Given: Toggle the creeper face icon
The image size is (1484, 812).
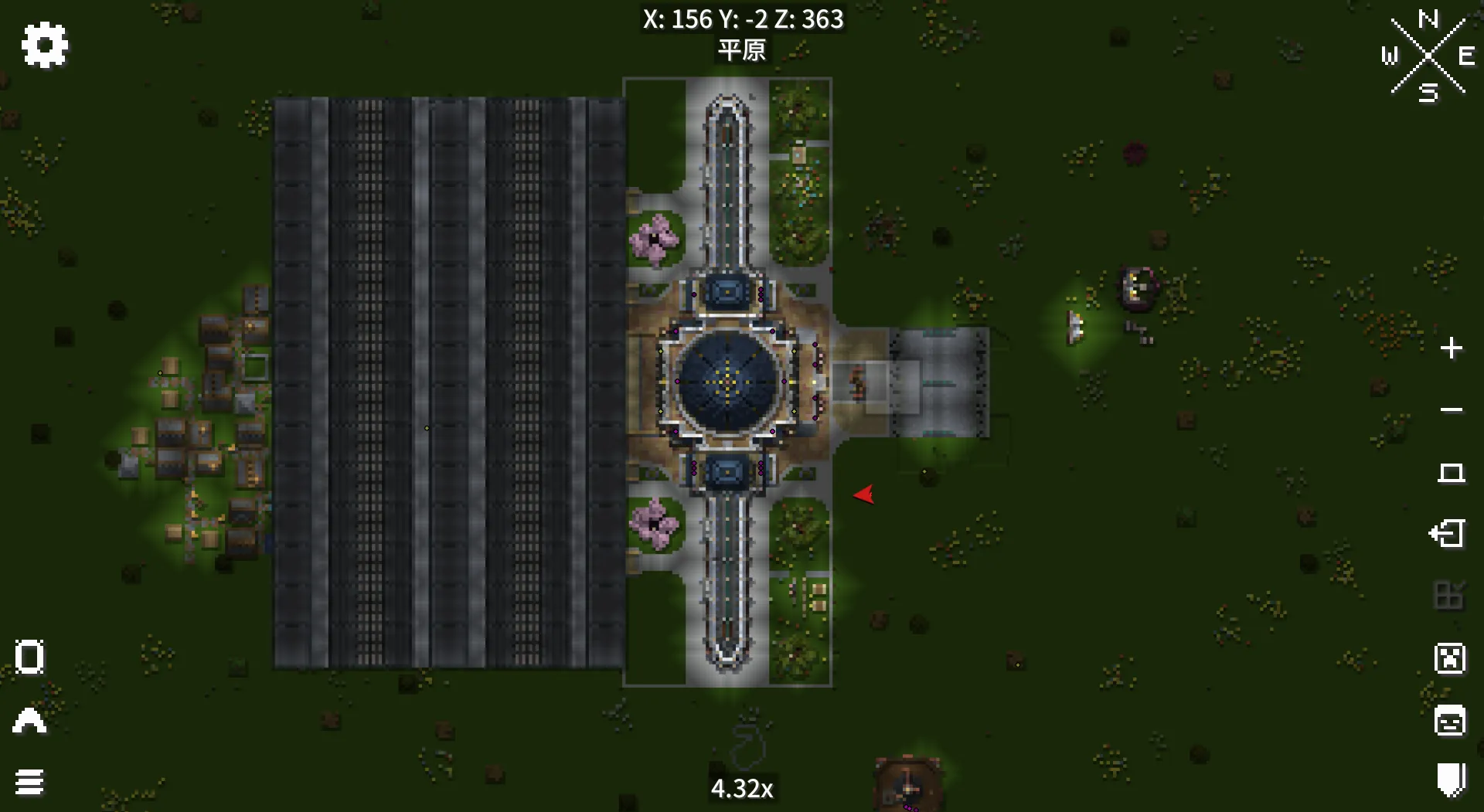Looking at the screenshot, I should 1449,659.
